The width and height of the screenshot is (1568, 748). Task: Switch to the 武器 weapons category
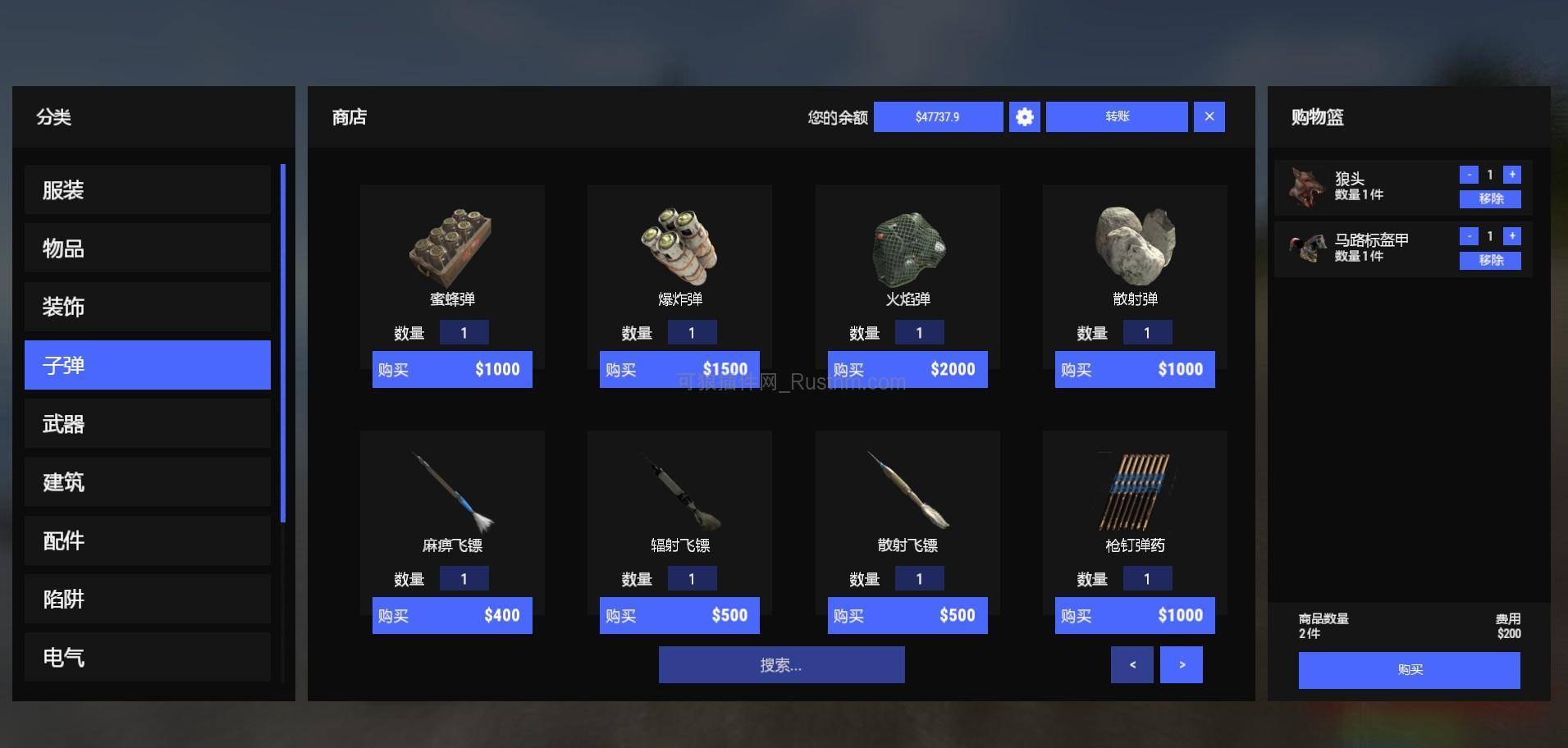[x=147, y=423]
